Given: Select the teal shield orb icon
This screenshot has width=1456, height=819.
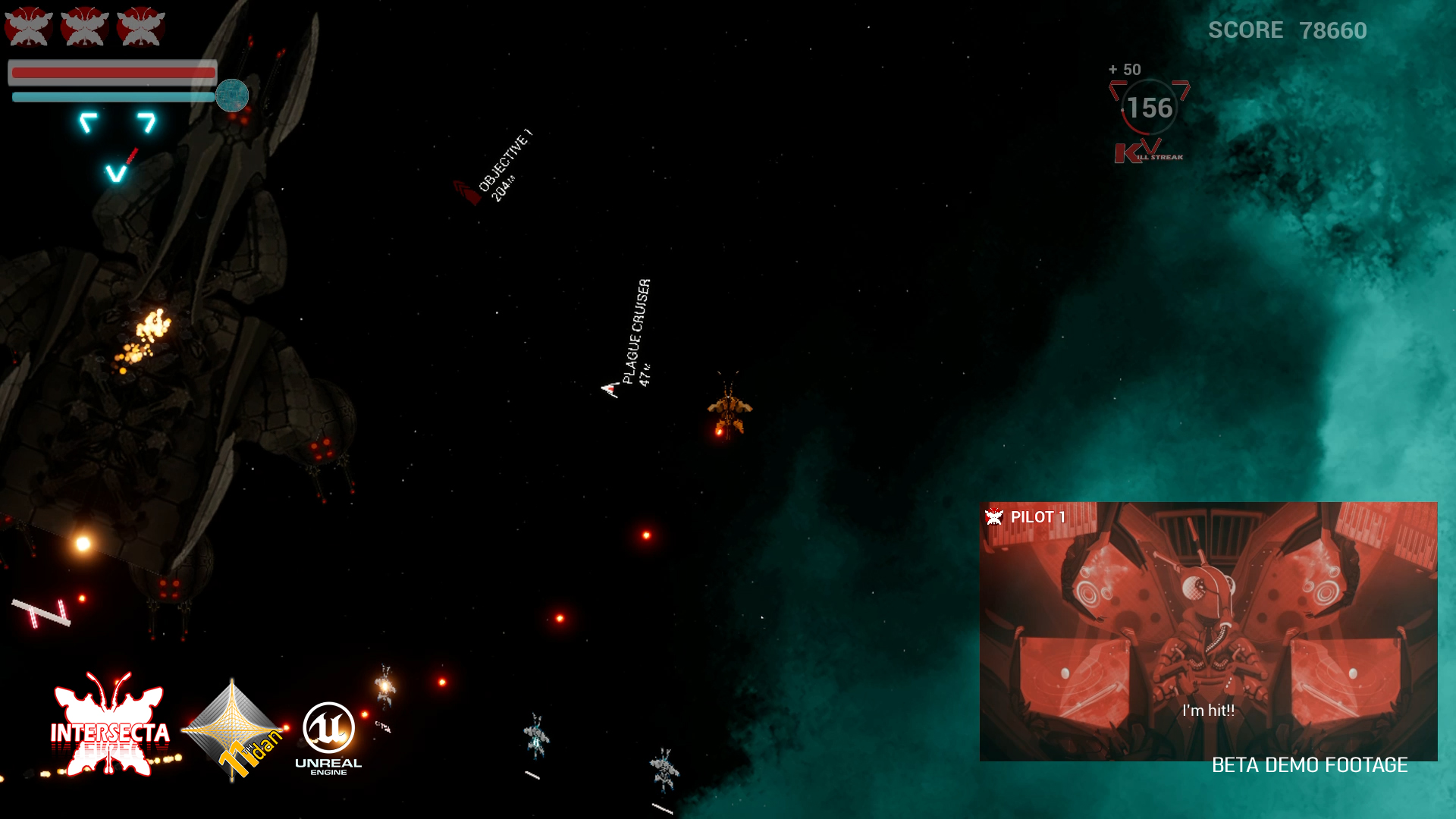Looking at the screenshot, I should (232, 96).
